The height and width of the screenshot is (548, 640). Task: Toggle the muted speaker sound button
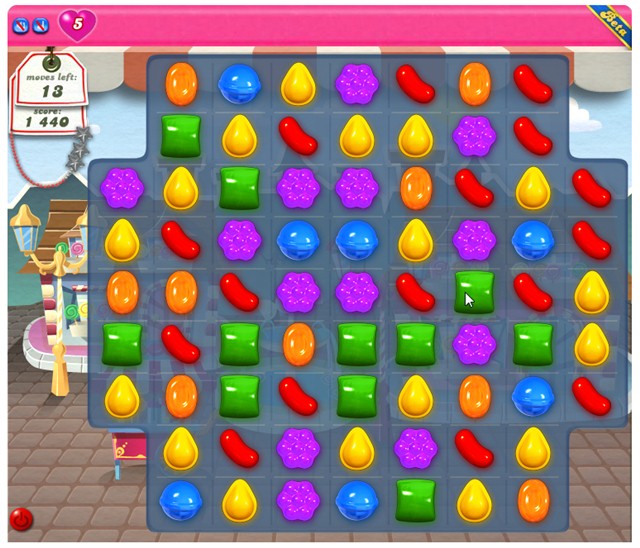coord(20,24)
